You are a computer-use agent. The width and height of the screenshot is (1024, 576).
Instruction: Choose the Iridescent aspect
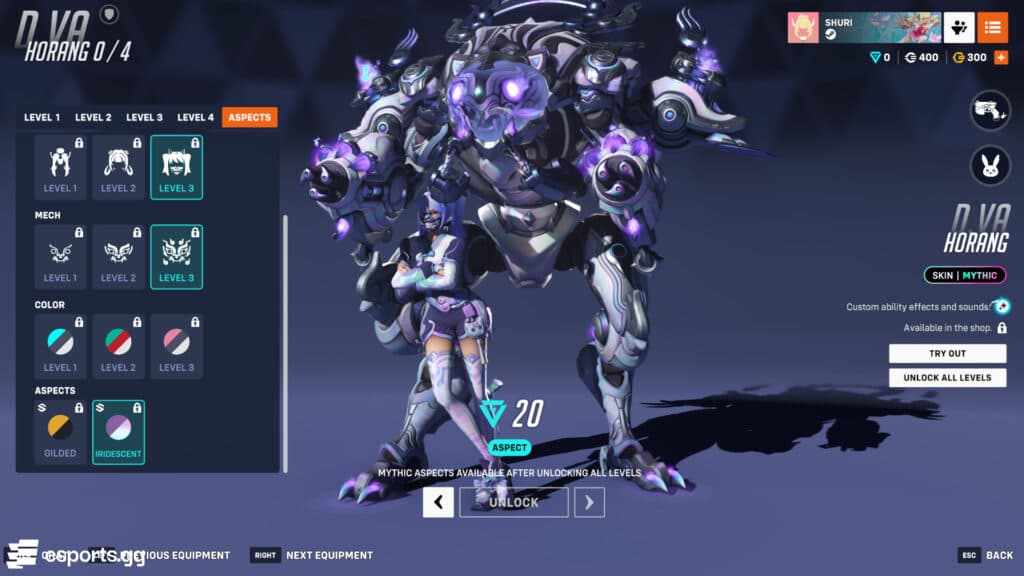pyautogui.click(x=118, y=432)
